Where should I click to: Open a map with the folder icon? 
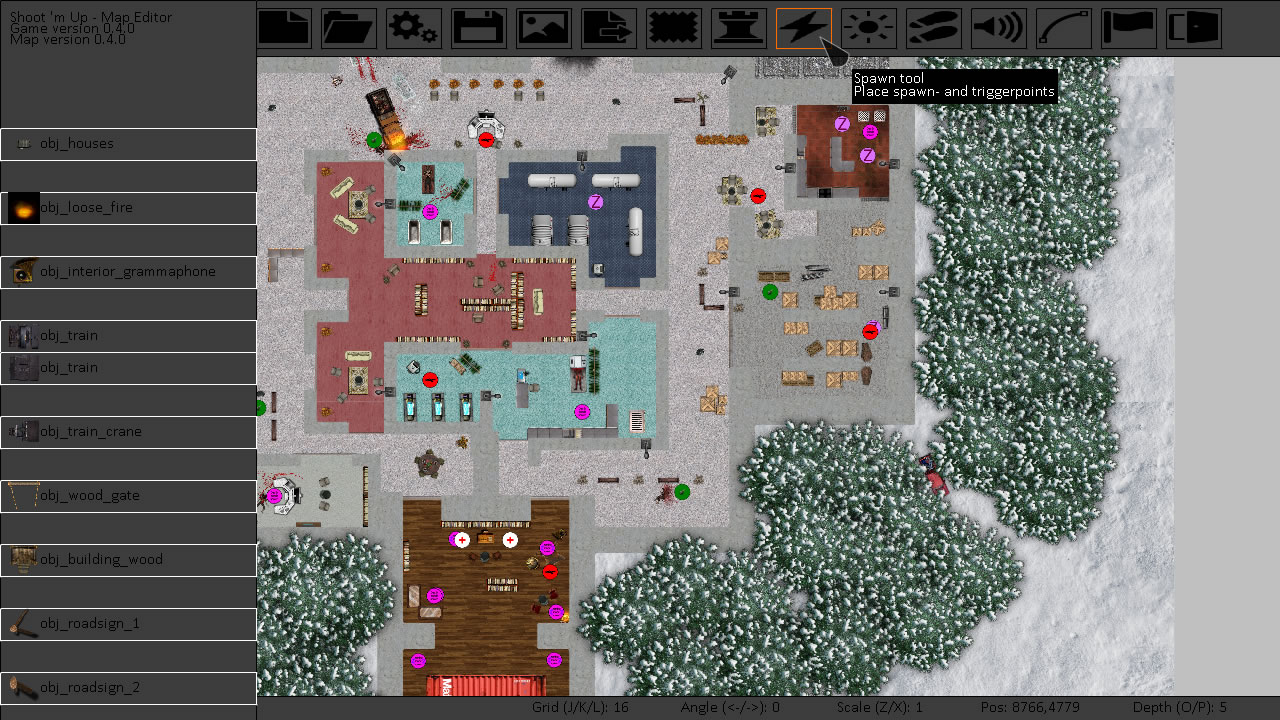349,28
